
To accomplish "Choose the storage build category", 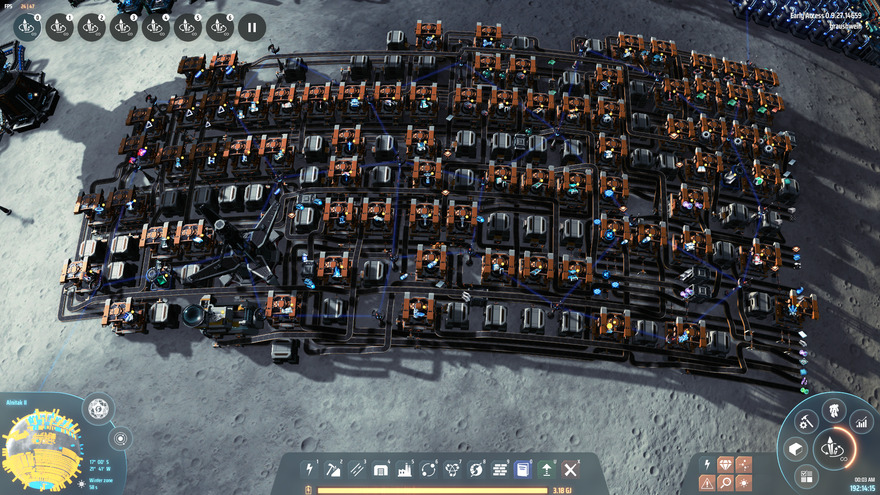I will [x=381, y=469].
